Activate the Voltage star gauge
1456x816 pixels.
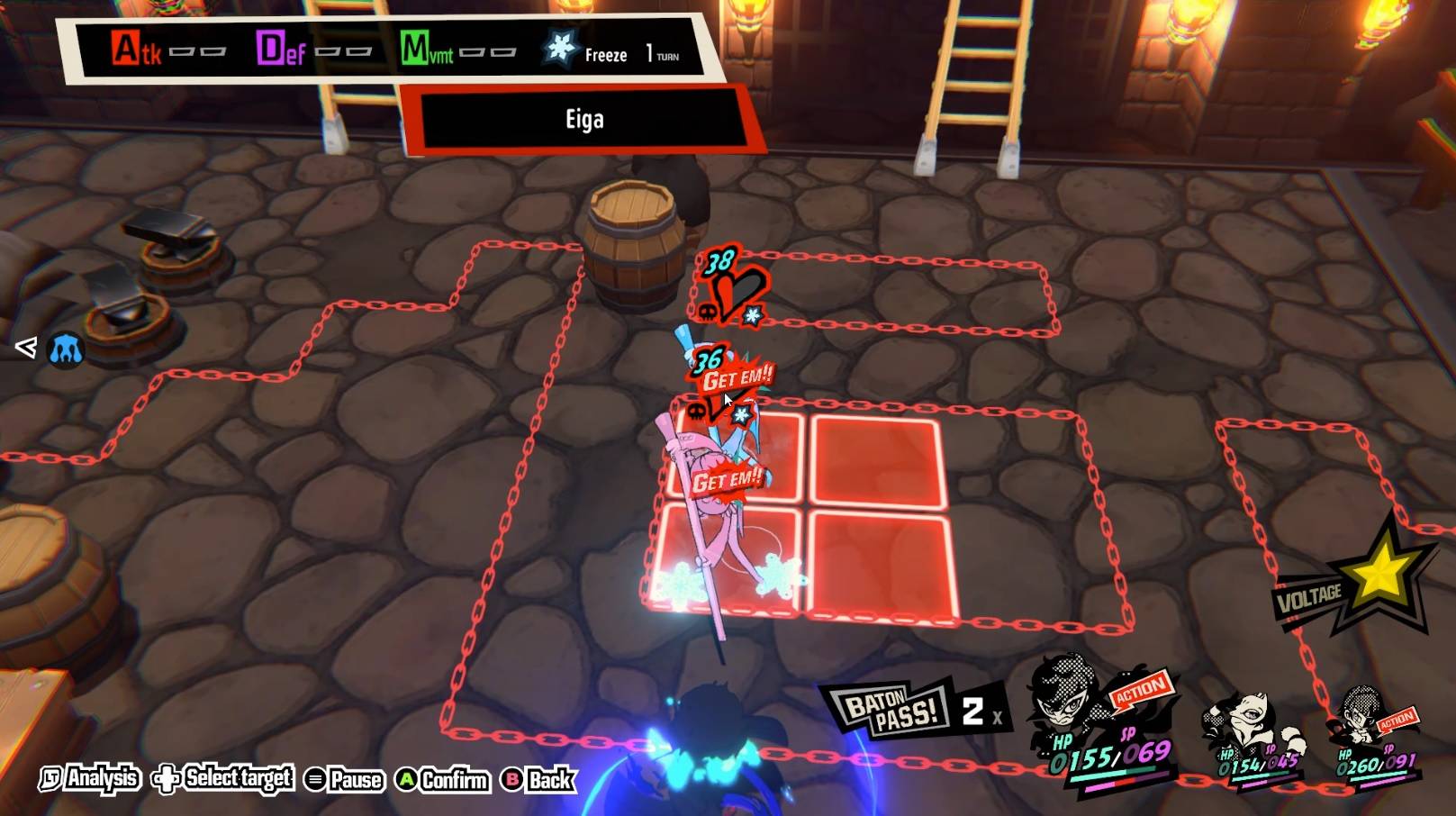[1378, 576]
